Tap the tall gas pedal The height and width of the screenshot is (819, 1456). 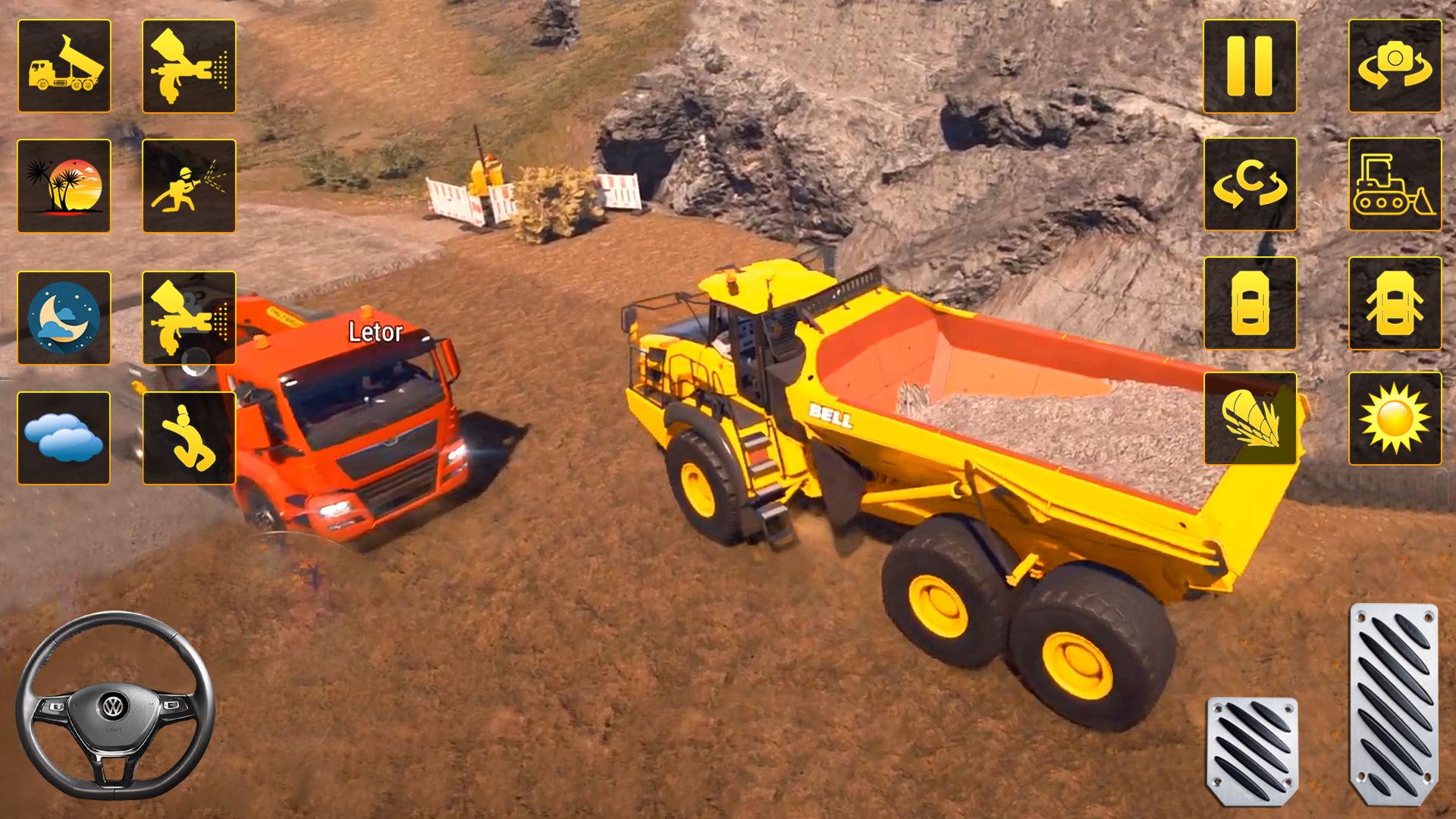(x=1394, y=703)
